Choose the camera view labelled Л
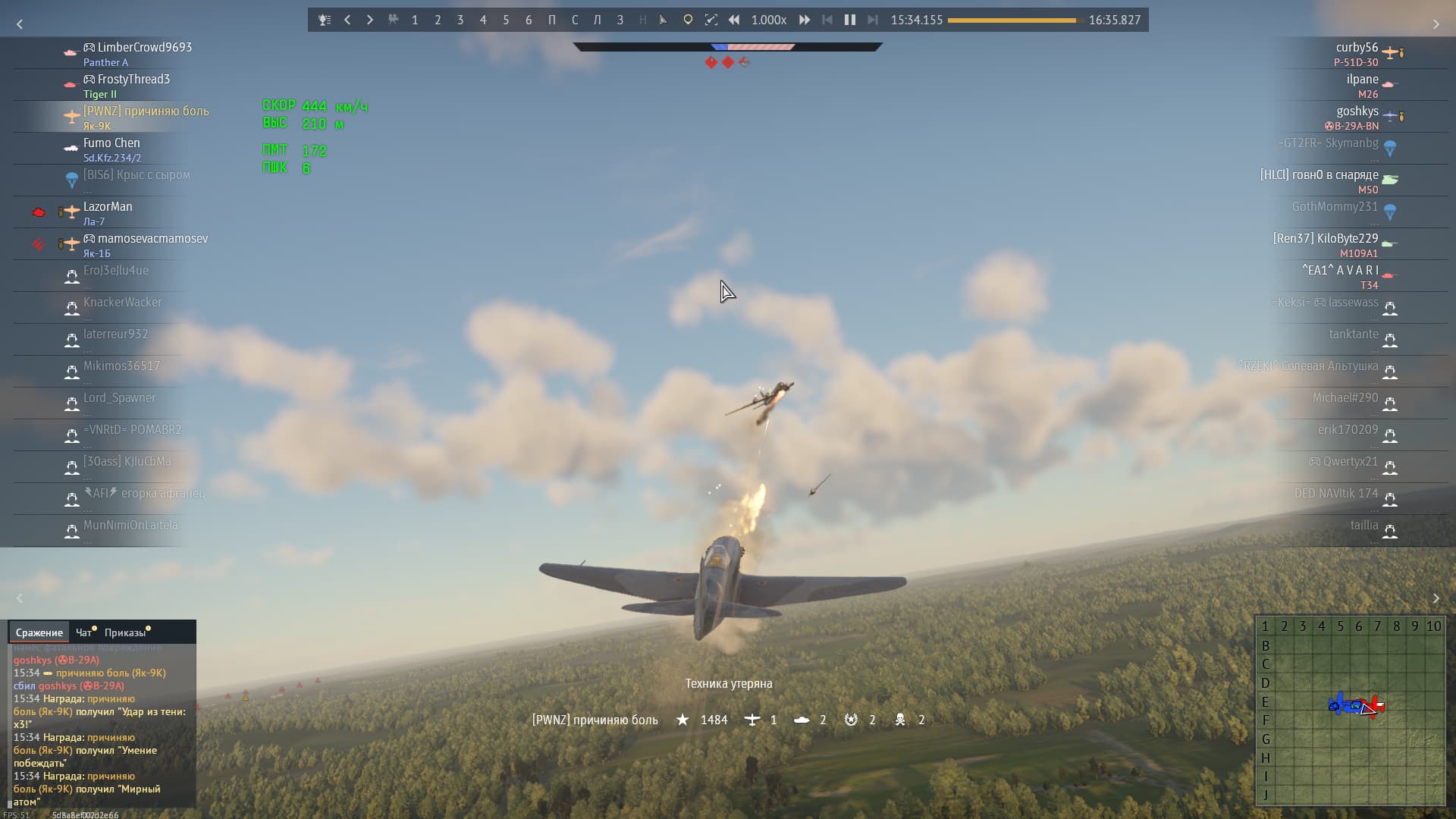This screenshot has height=819, width=1456. pyautogui.click(x=597, y=20)
